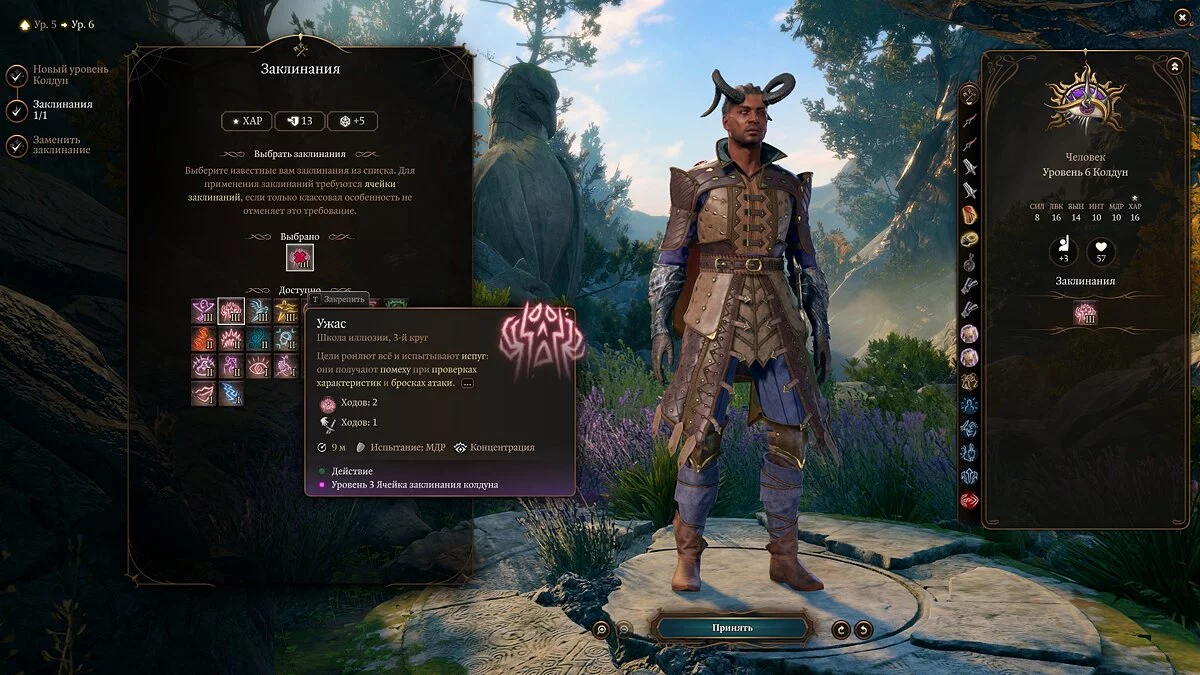Pick the blue lightning level I spell
Viewport: 1200px width, 675px height.
(x=232, y=393)
